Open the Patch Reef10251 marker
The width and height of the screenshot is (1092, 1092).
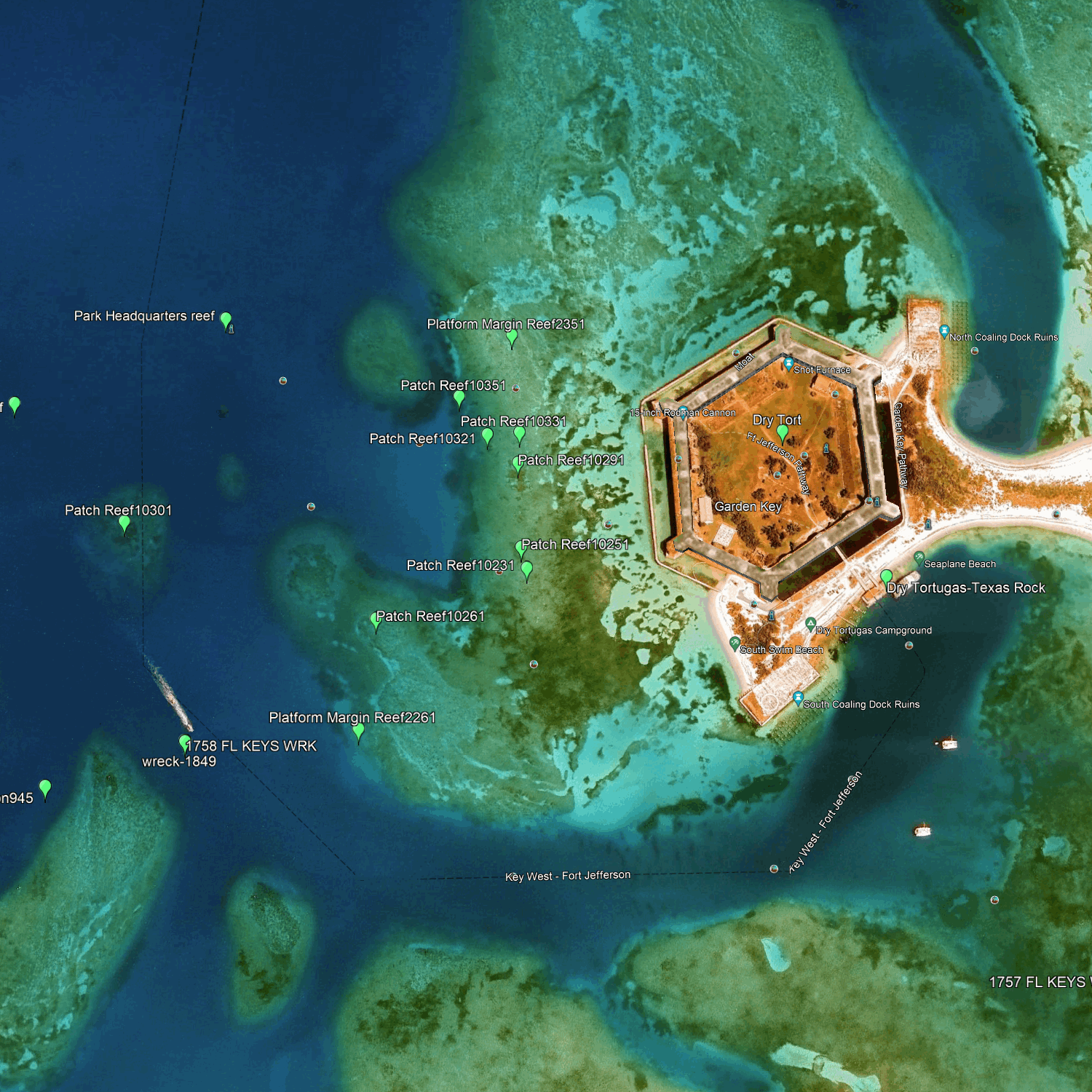click(521, 548)
